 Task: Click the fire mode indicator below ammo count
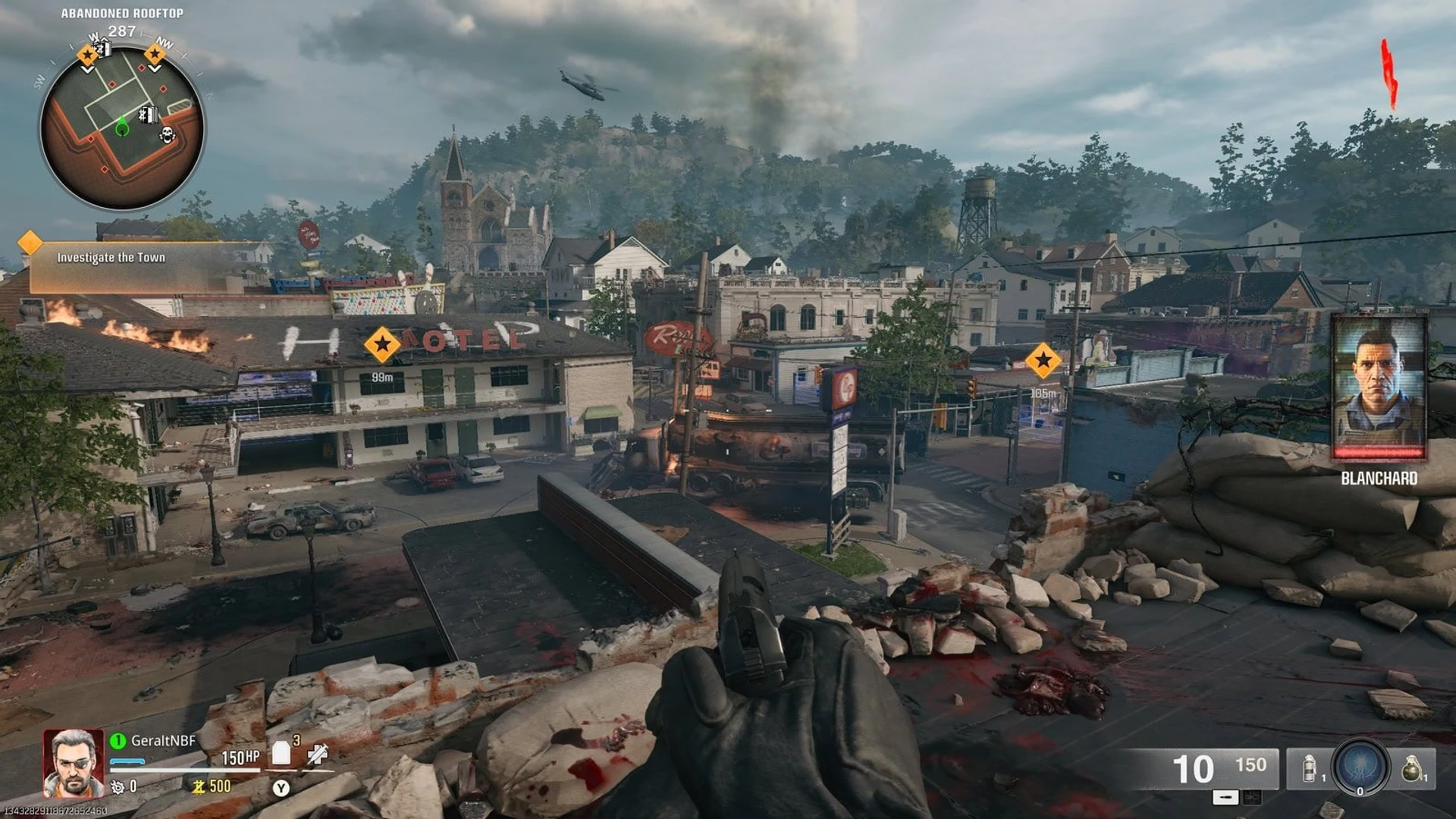[1225, 799]
